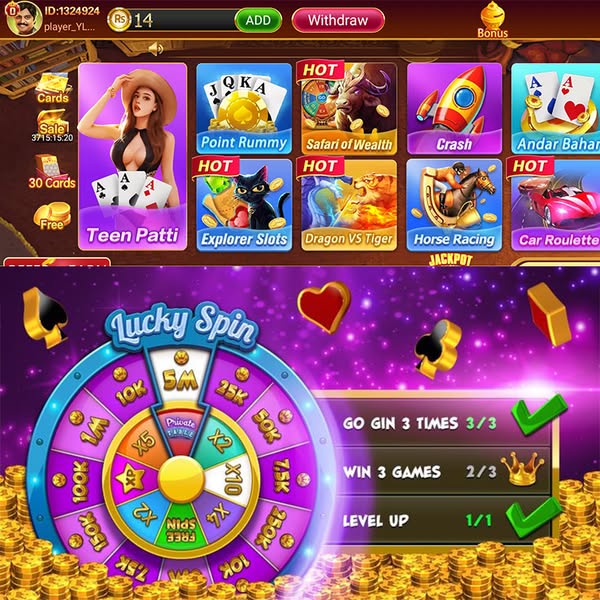Launch the Teen Patti game
Viewport: 600px width, 600px height.
click(x=132, y=157)
